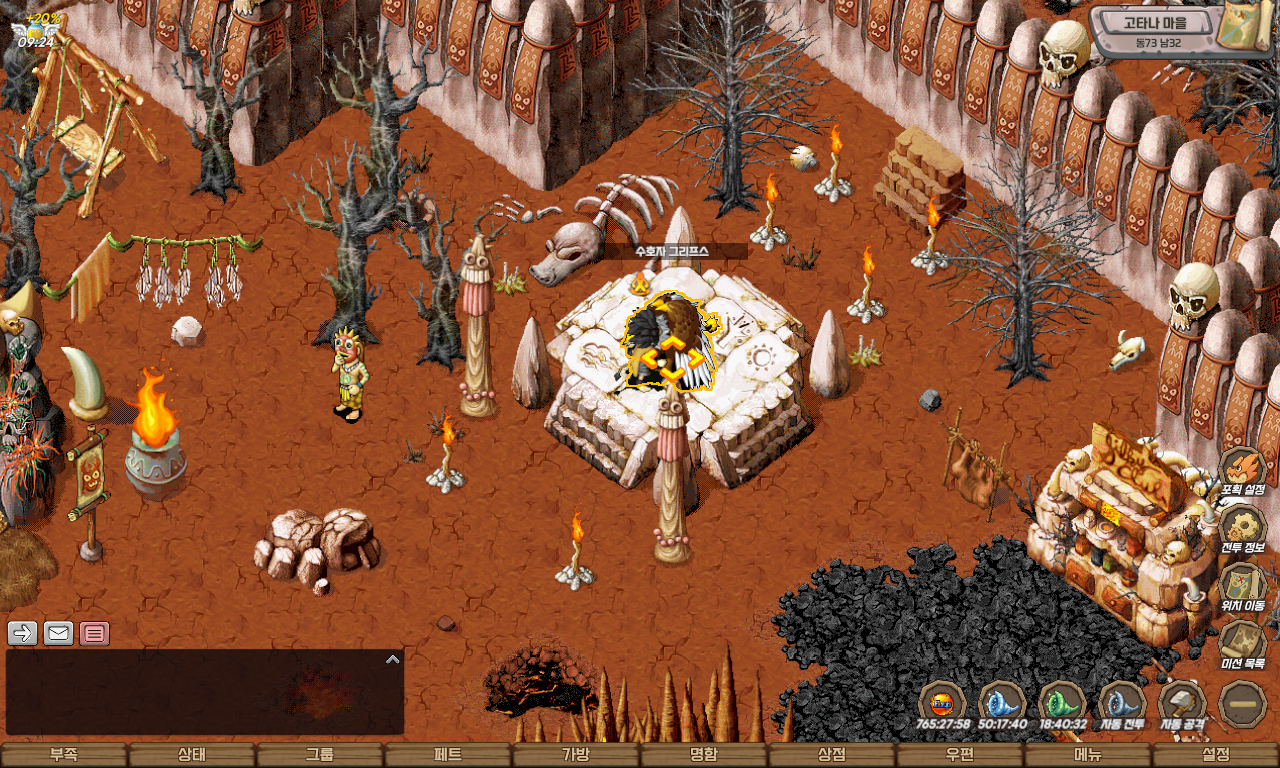The height and width of the screenshot is (768, 1280).
Task: Open the 페트 (pet) menu
Action: [x=448, y=755]
